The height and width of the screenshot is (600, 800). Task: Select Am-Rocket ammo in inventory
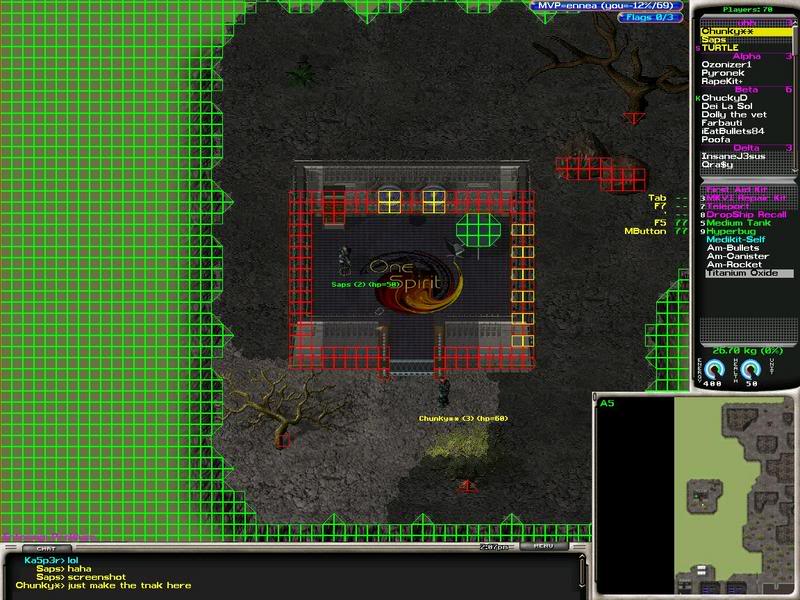pyautogui.click(x=733, y=265)
